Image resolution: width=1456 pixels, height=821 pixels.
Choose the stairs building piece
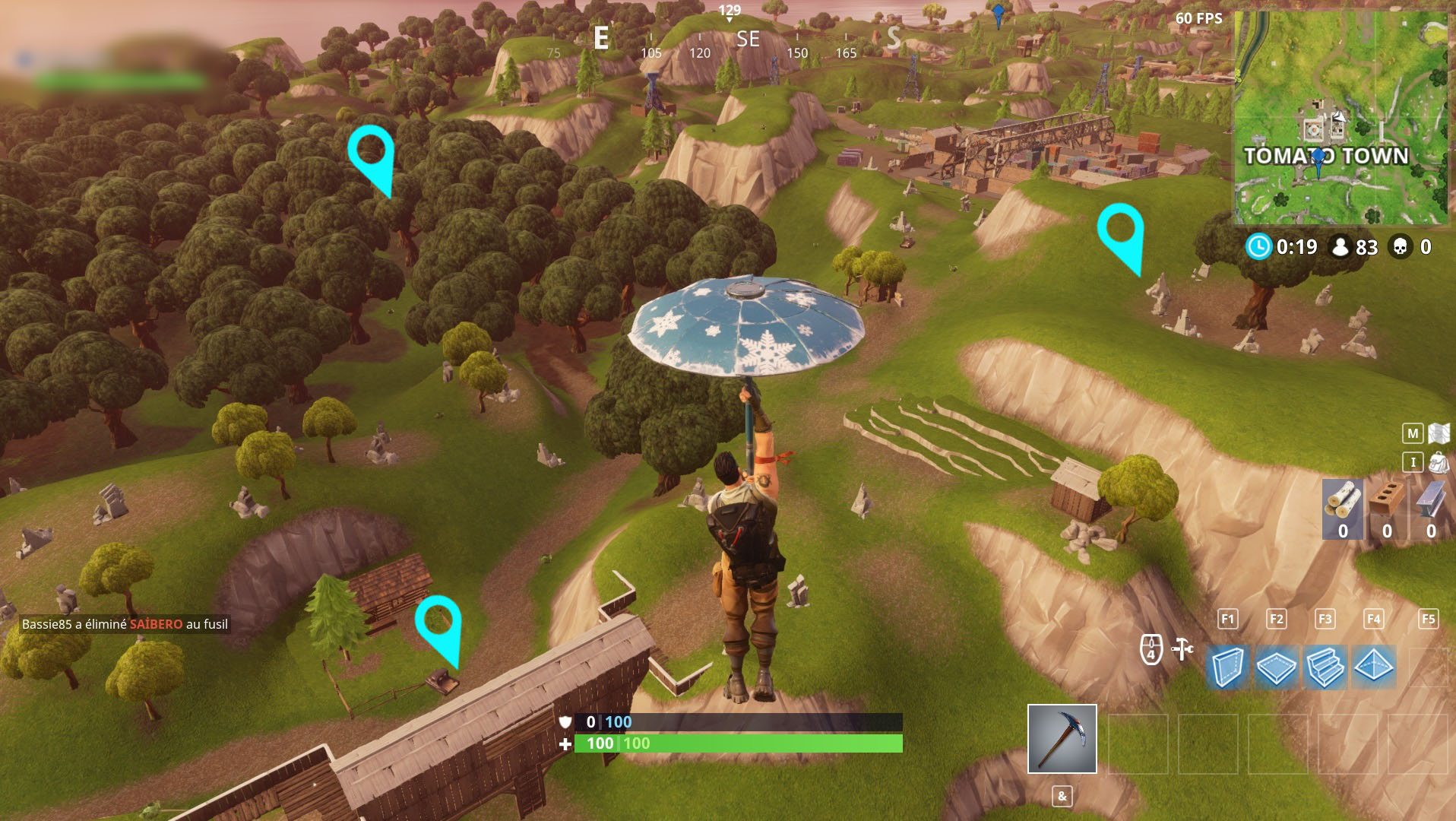click(1325, 667)
